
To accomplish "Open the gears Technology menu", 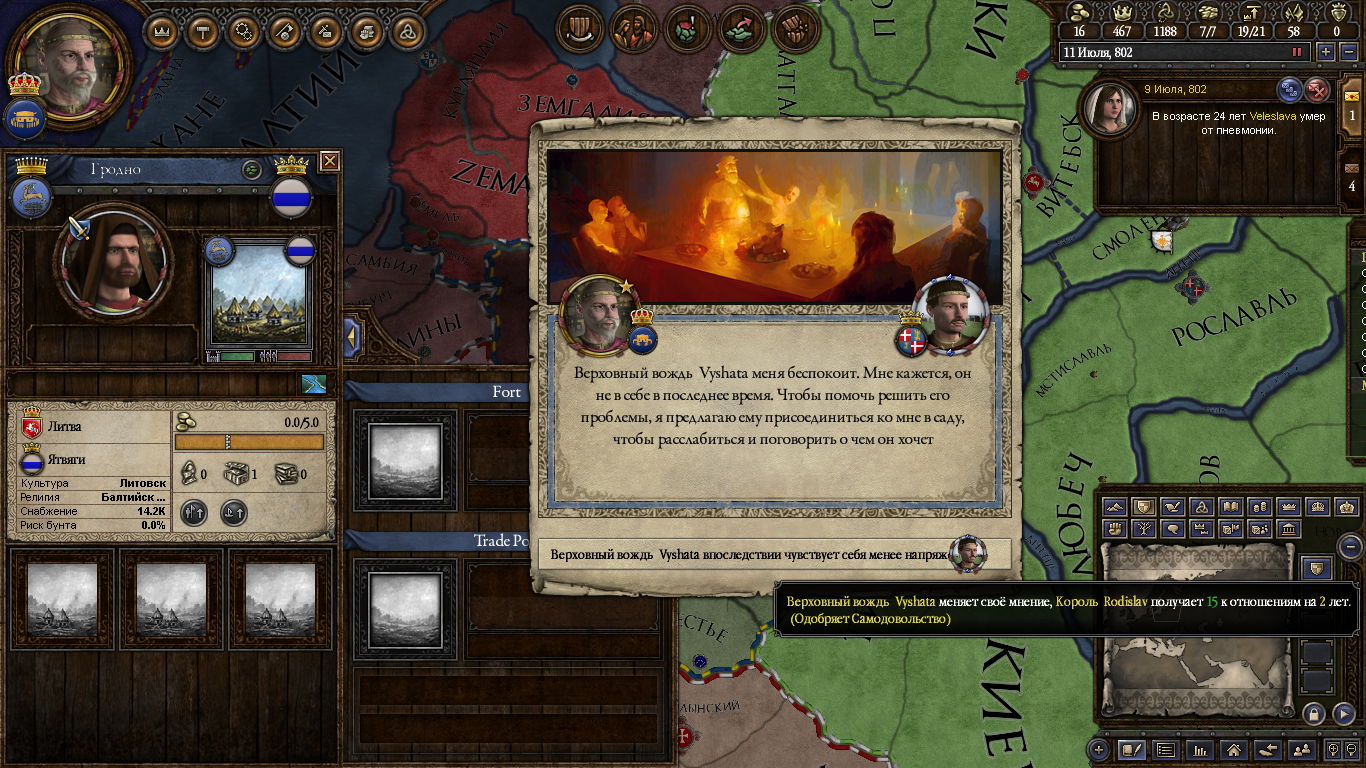I will click(244, 31).
